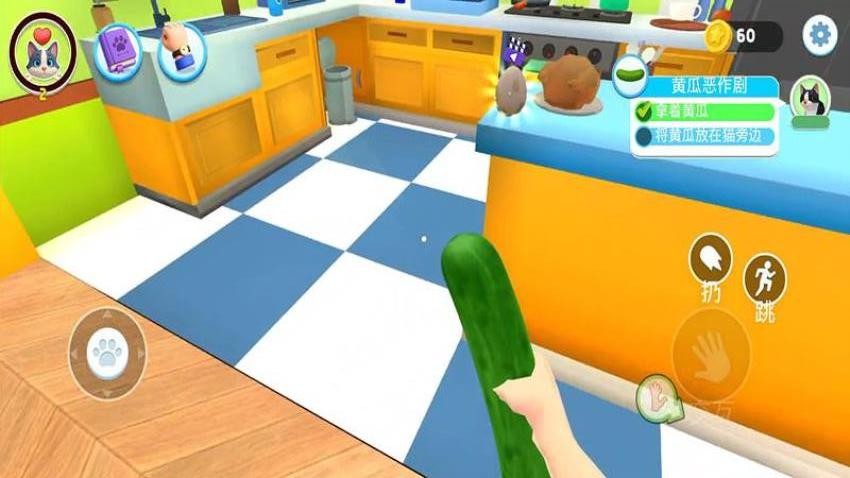Viewport: 850px width, 478px height.
Task: Tap the cucumber quest icon
Action: pyautogui.click(x=630, y=72)
